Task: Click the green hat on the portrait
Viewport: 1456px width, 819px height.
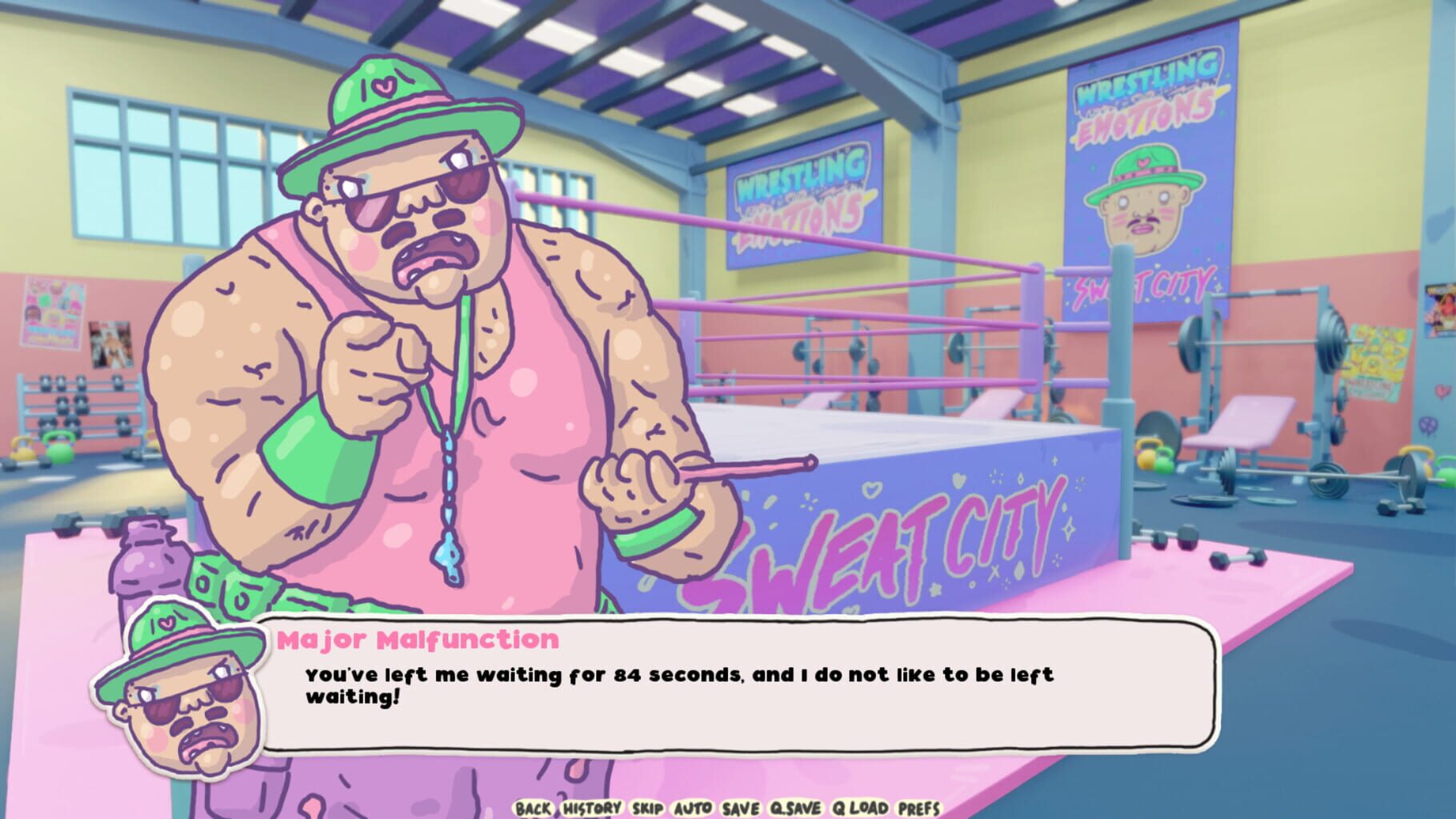Action: (x=171, y=634)
